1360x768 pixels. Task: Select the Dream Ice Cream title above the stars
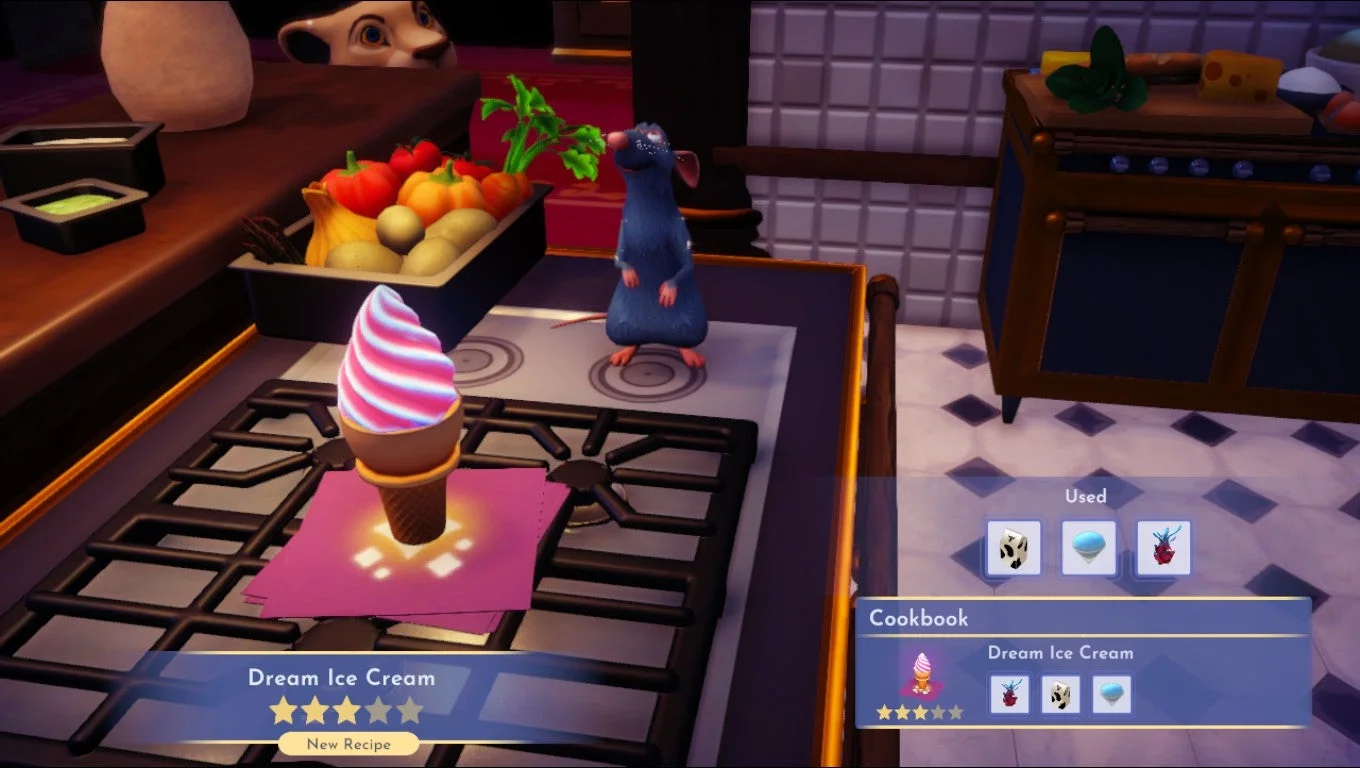342,678
